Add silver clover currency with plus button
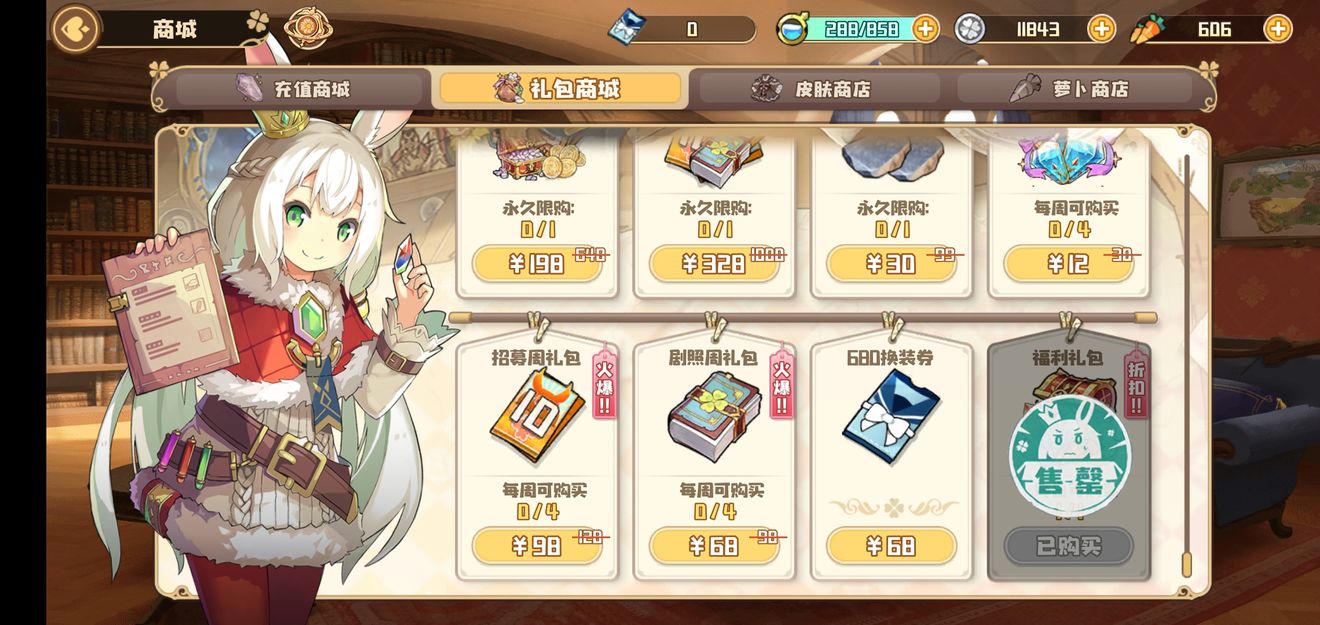The image size is (1320, 625). [1101, 29]
